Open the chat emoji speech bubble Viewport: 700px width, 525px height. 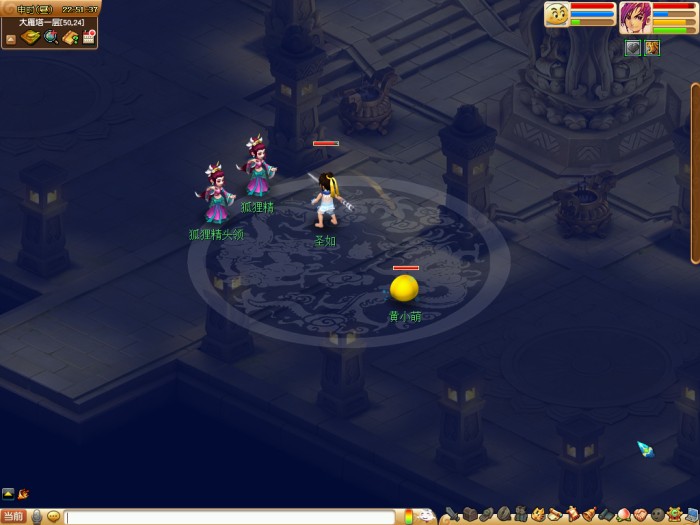point(54,516)
